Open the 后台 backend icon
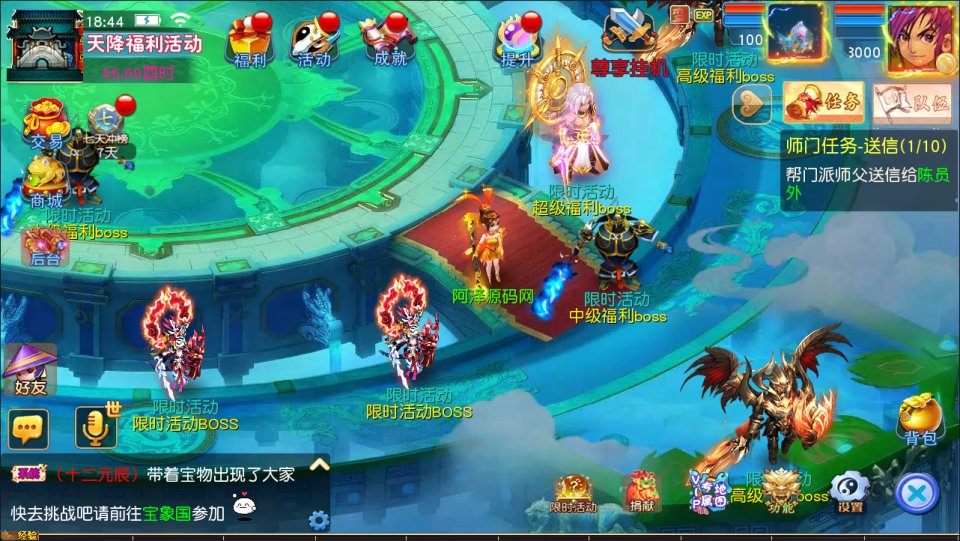Viewport: 960px width, 541px height. click(x=44, y=245)
